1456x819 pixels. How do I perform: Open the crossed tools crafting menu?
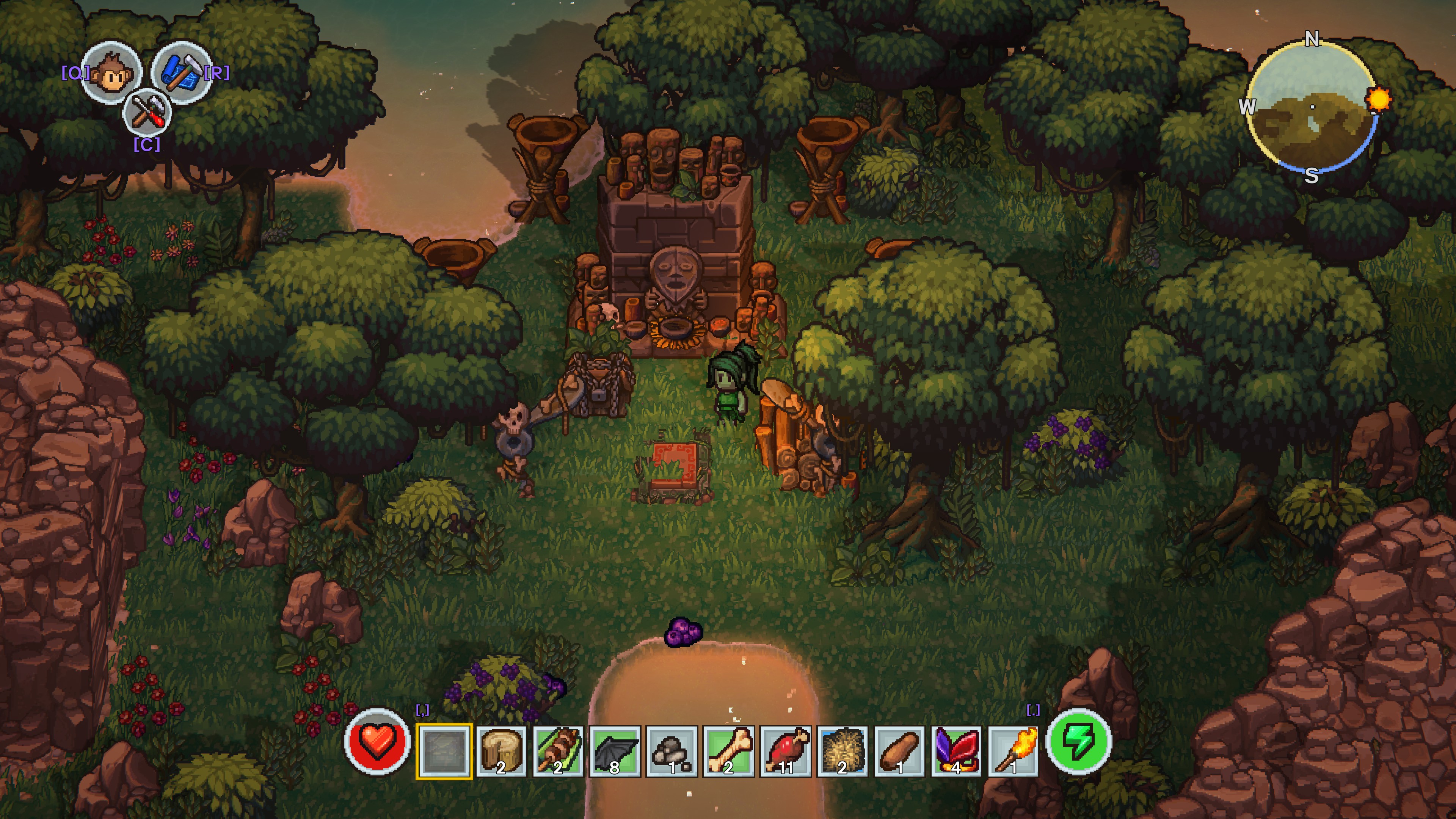pos(147,113)
